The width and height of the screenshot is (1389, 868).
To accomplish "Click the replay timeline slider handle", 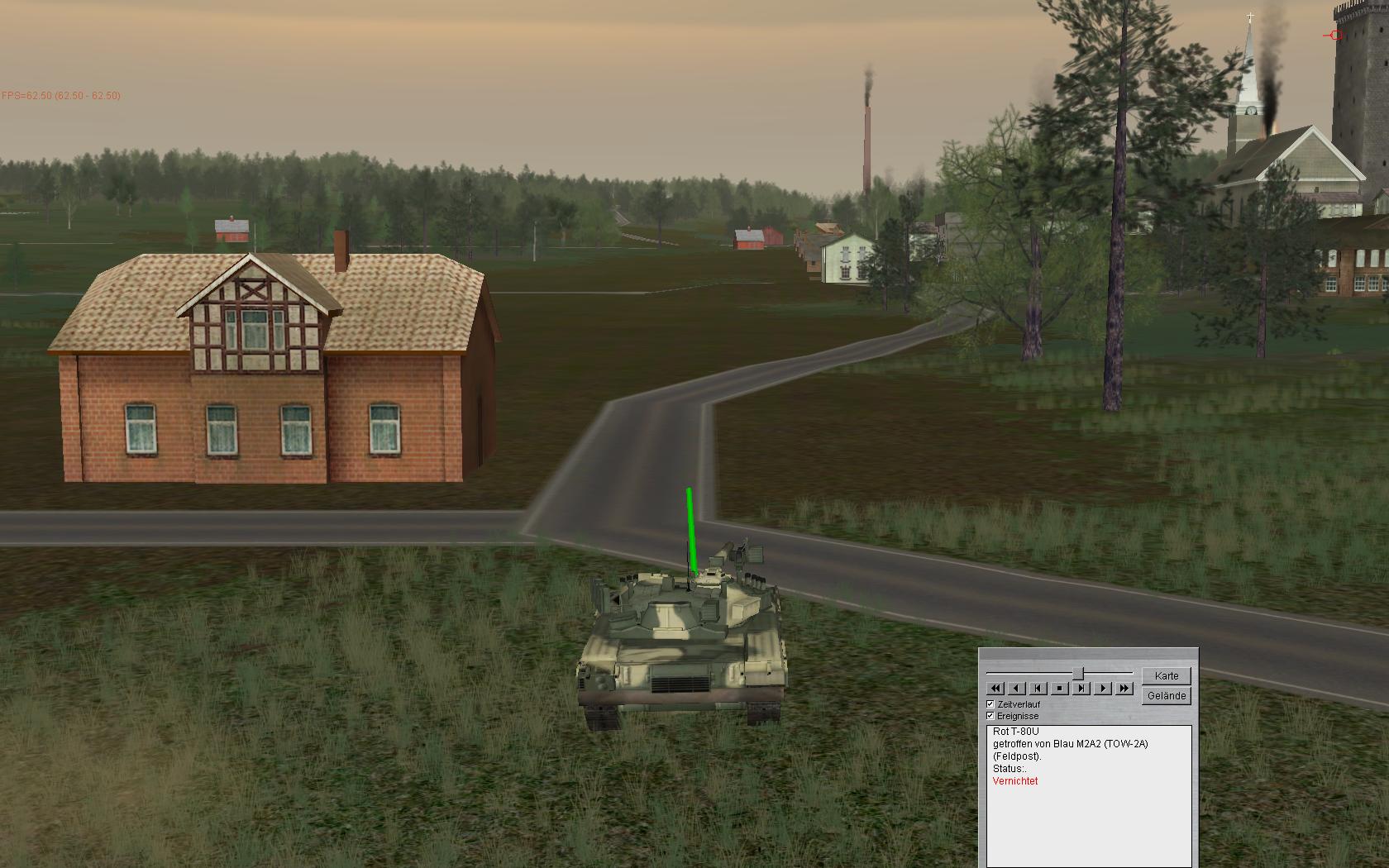I will pos(1078,674).
